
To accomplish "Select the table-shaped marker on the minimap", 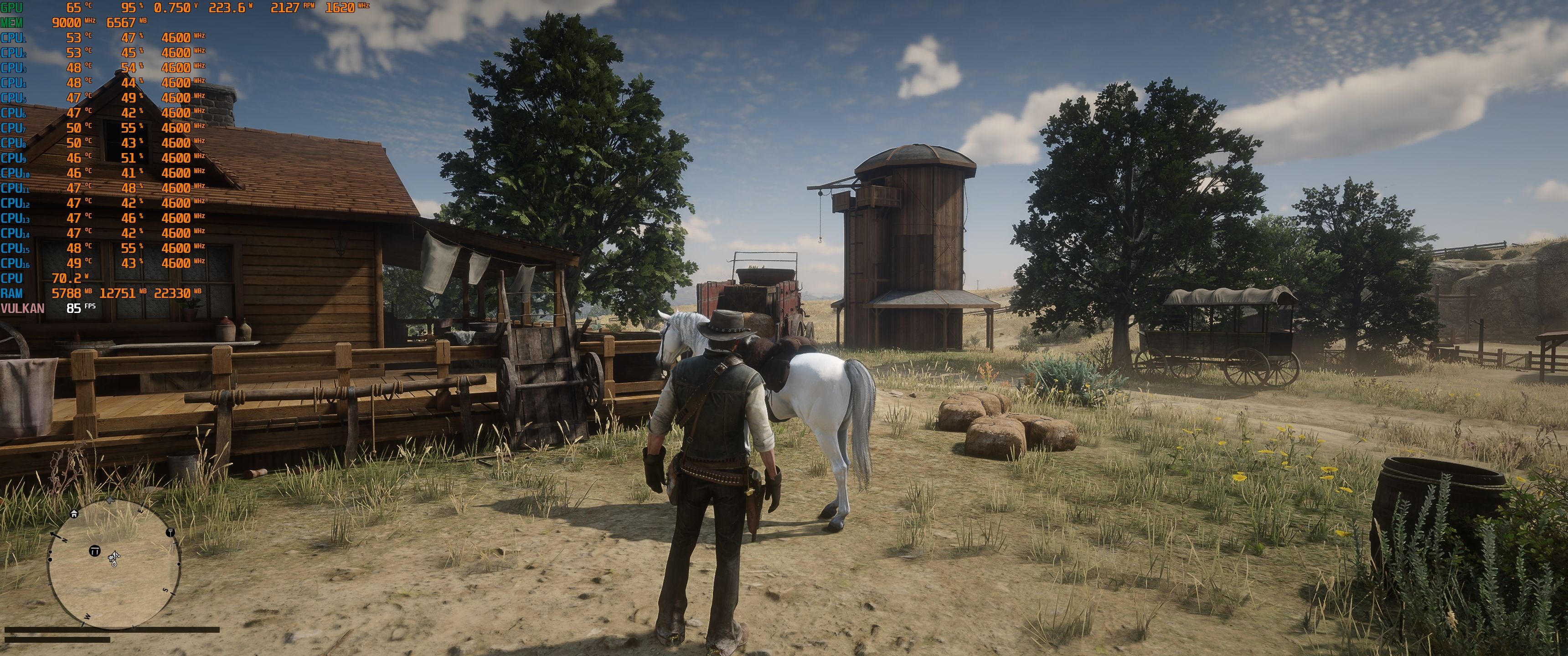I will [x=94, y=551].
